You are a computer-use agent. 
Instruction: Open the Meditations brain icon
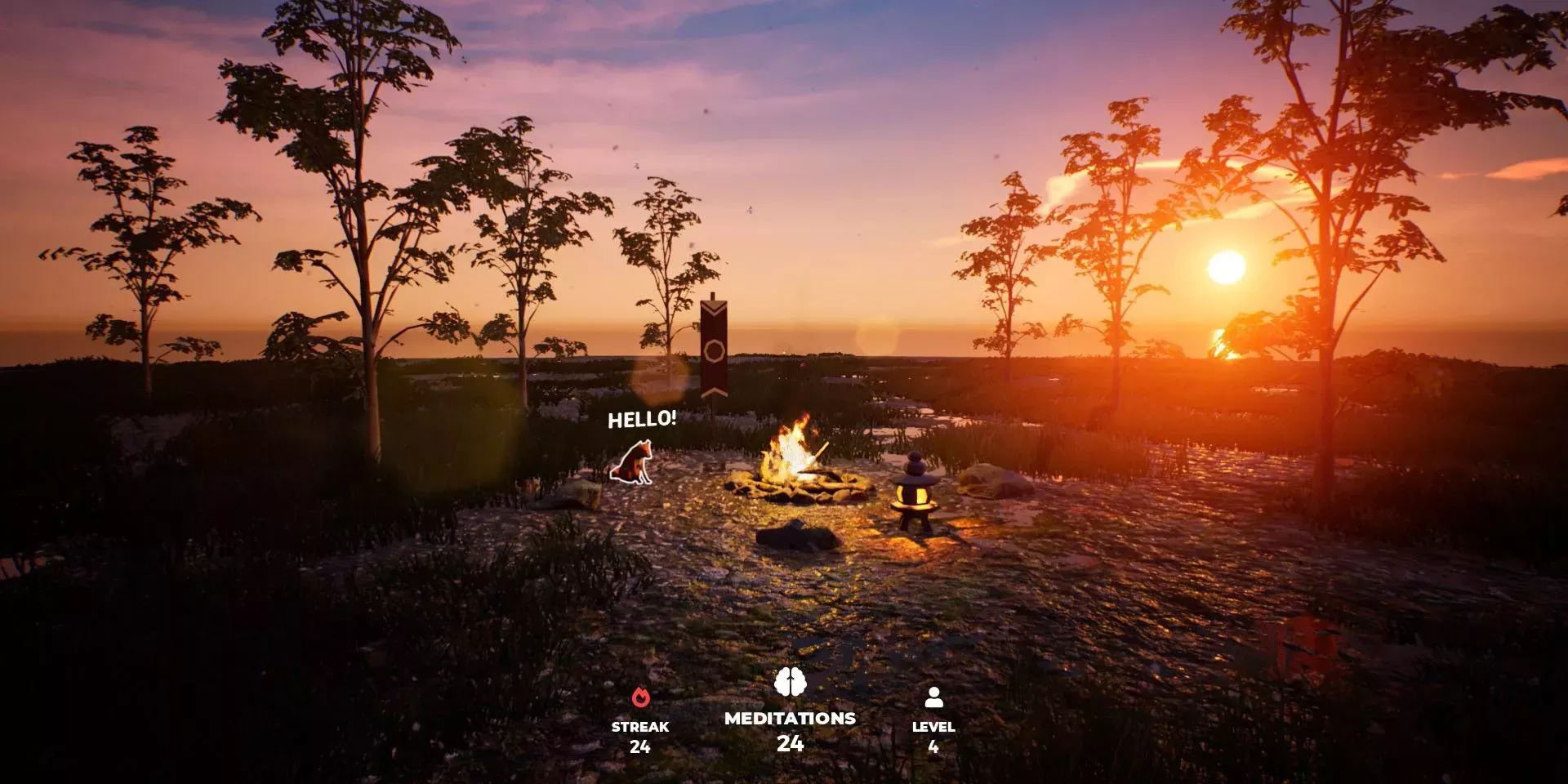(x=790, y=682)
